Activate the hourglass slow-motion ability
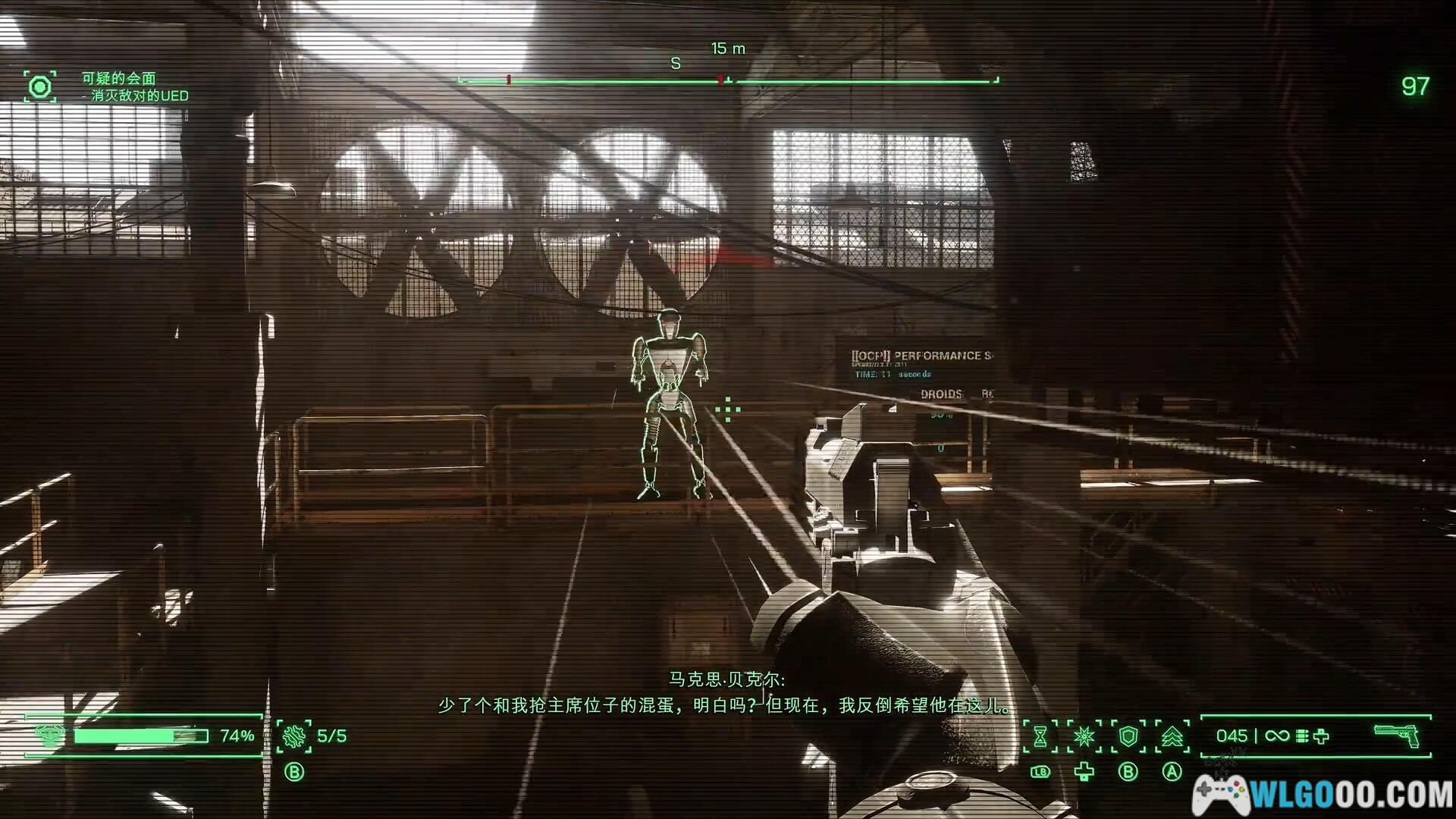The width and height of the screenshot is (1456, 819). (x=1040, y=736)
